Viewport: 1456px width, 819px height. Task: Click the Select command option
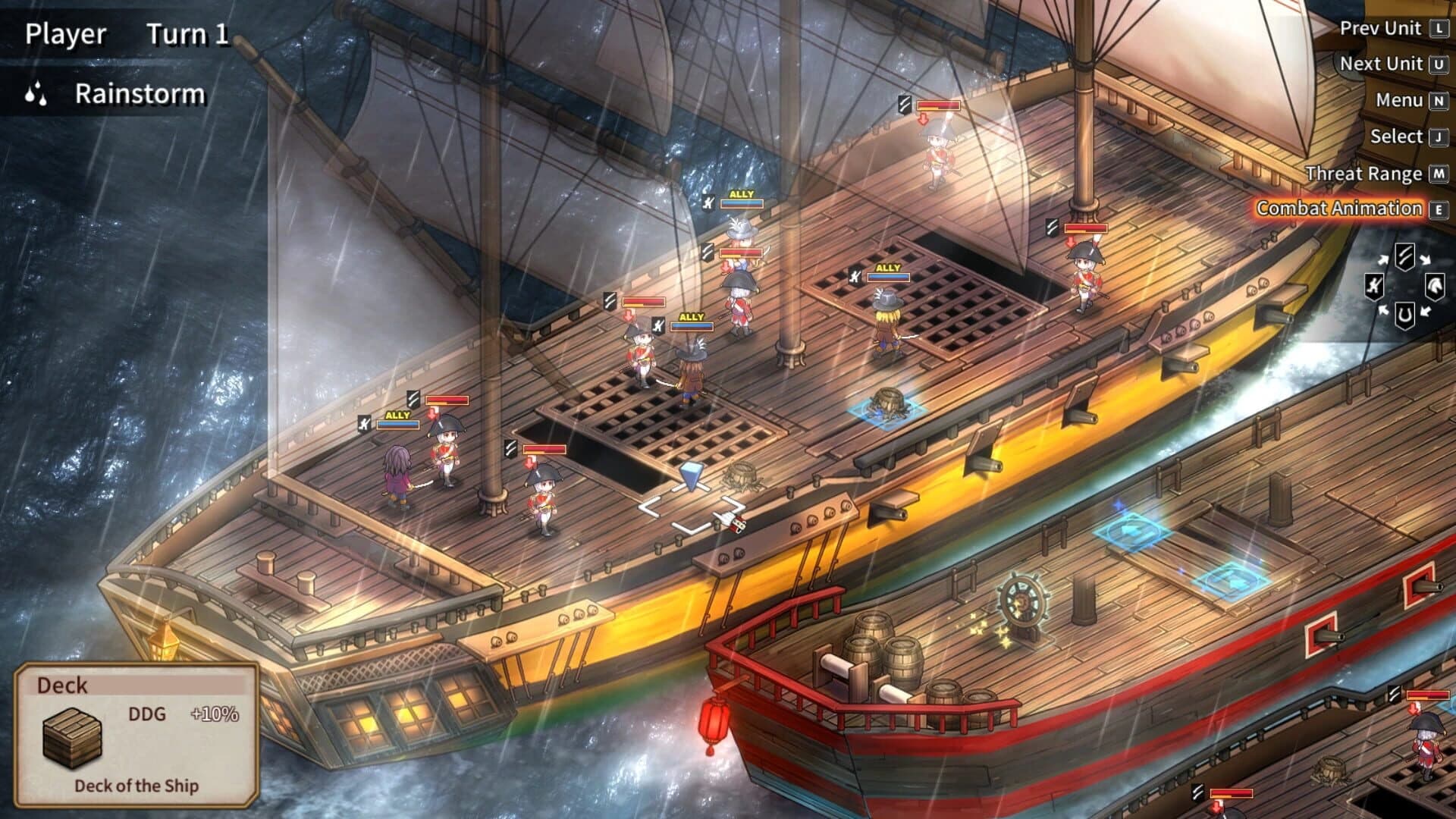[1398, 136]
